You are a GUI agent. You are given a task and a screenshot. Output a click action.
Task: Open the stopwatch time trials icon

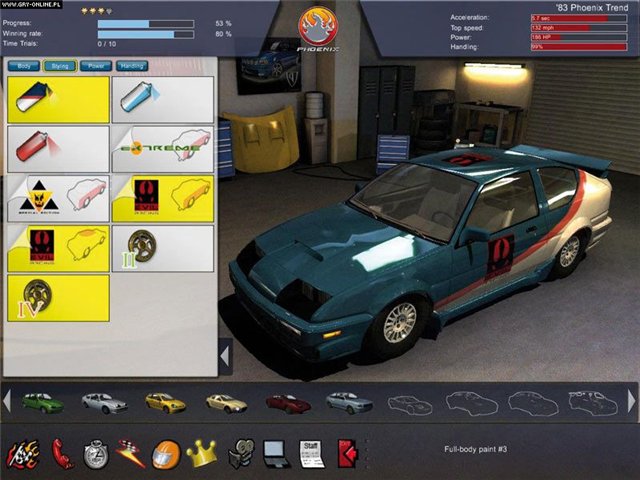[x=96, y=454]
